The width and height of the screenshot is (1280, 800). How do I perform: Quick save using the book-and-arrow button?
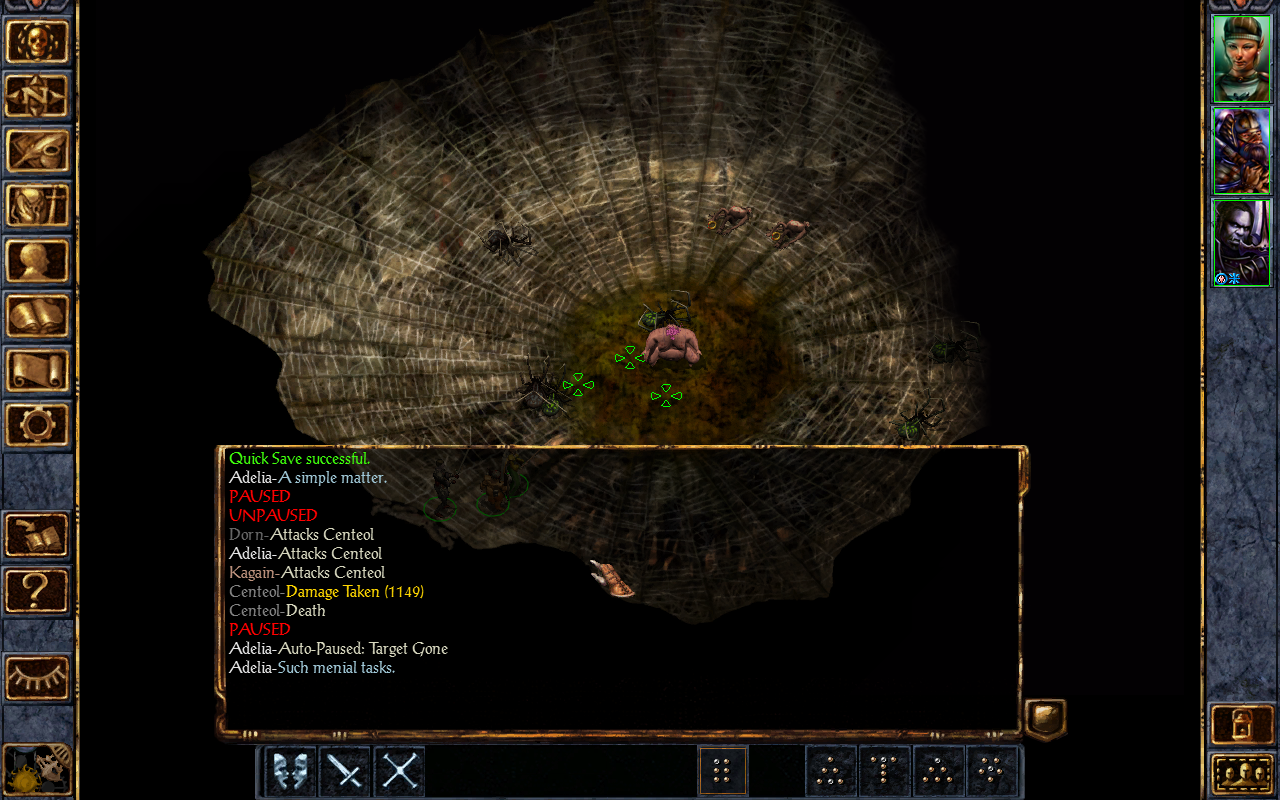(38, 535)
